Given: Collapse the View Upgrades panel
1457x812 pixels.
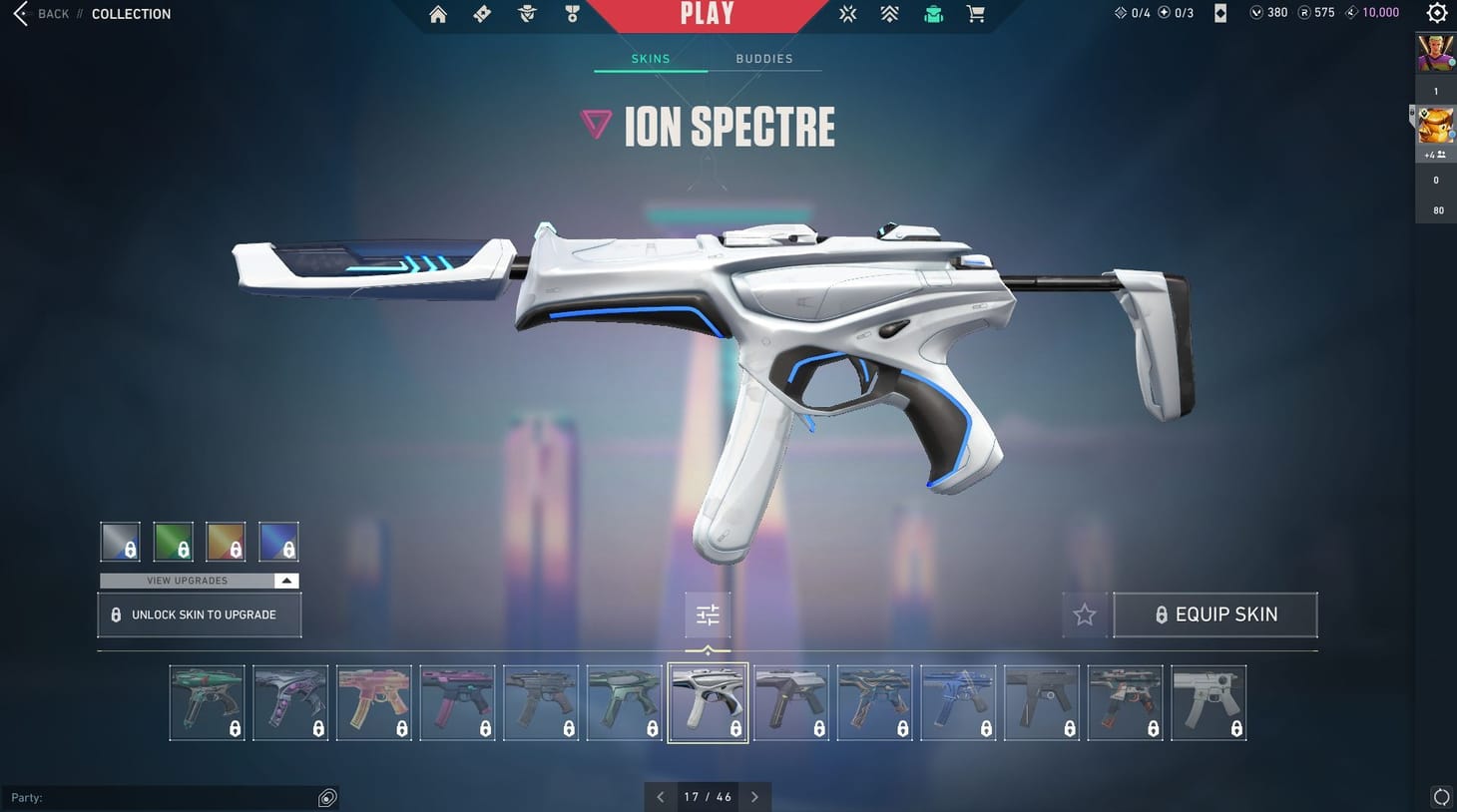Looking at the screenshot, I should 286,580.
